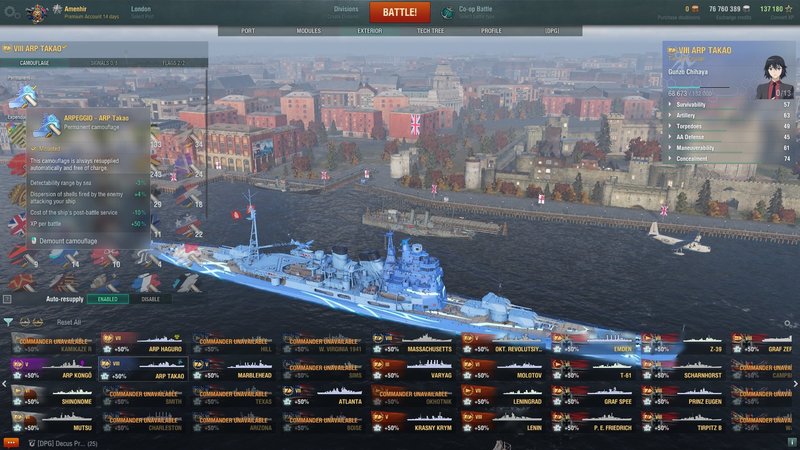
Task: Open the ship carousel filter funnel
Action: pyautogui.click(x=8, y=322)
